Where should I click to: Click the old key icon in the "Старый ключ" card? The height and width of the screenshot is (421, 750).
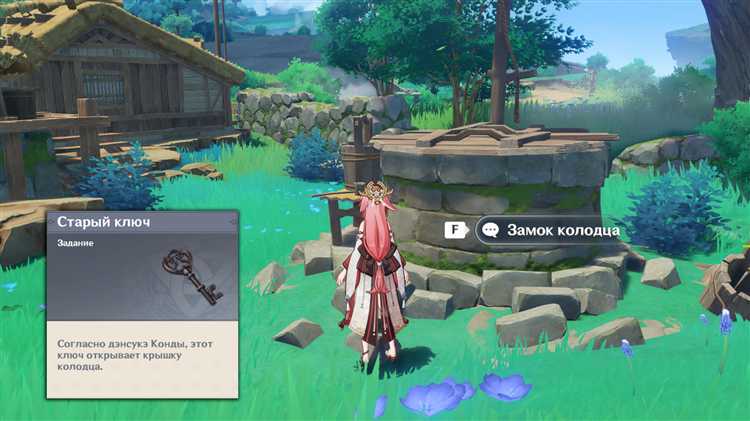point(192,275)
